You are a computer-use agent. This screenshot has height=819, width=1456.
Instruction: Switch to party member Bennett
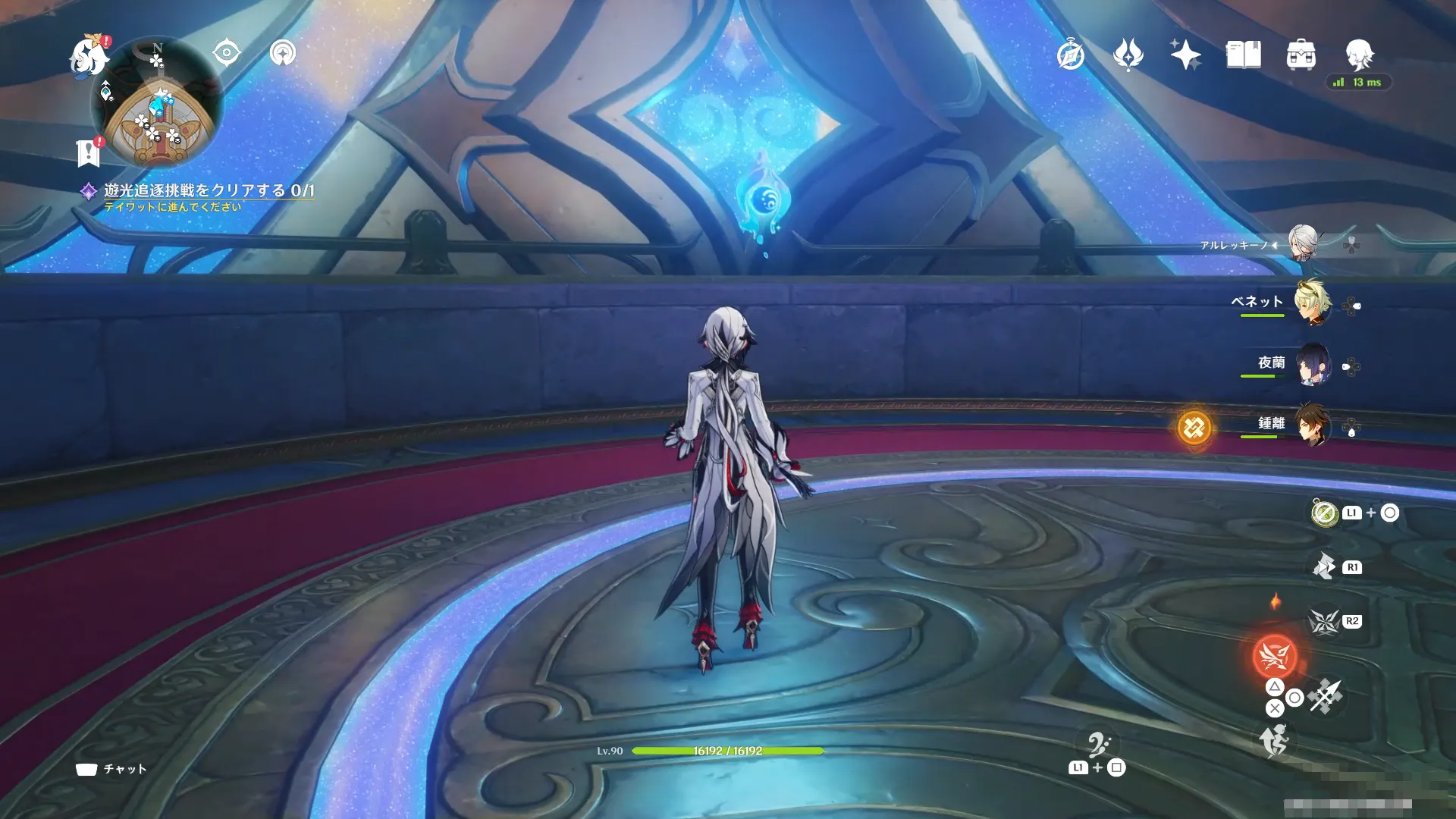(x=1312, y=303)
